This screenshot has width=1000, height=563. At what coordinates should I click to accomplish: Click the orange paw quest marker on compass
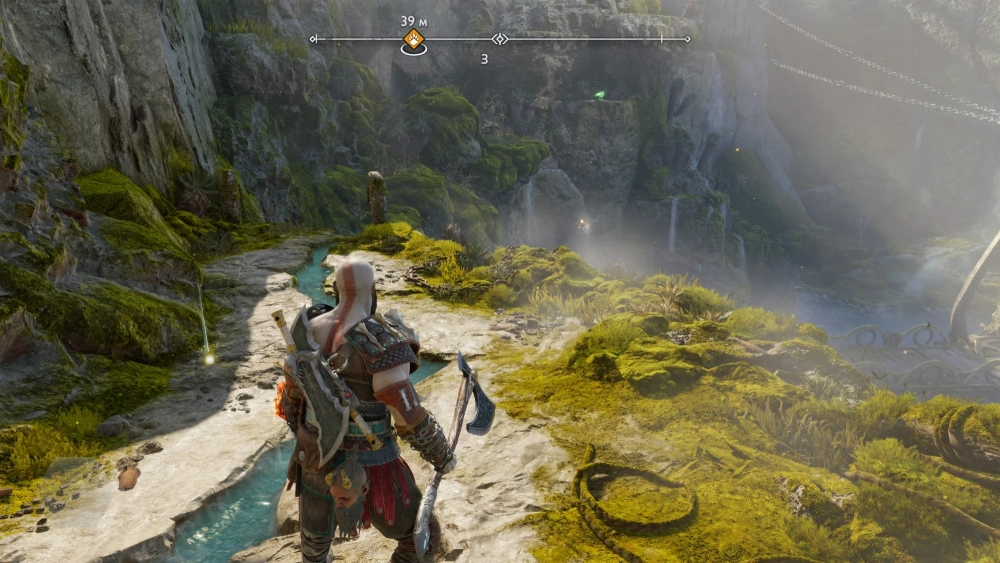[413, 40]
